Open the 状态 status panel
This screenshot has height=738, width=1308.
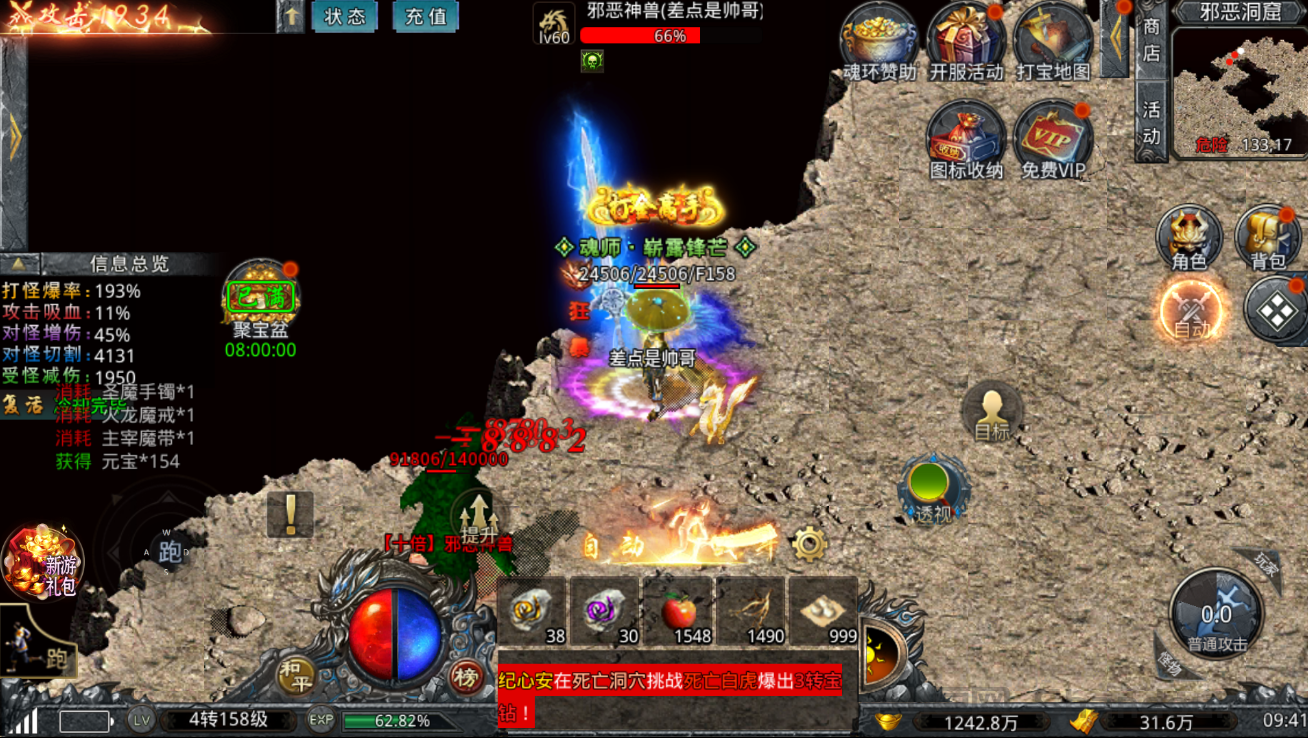[345, 17]
